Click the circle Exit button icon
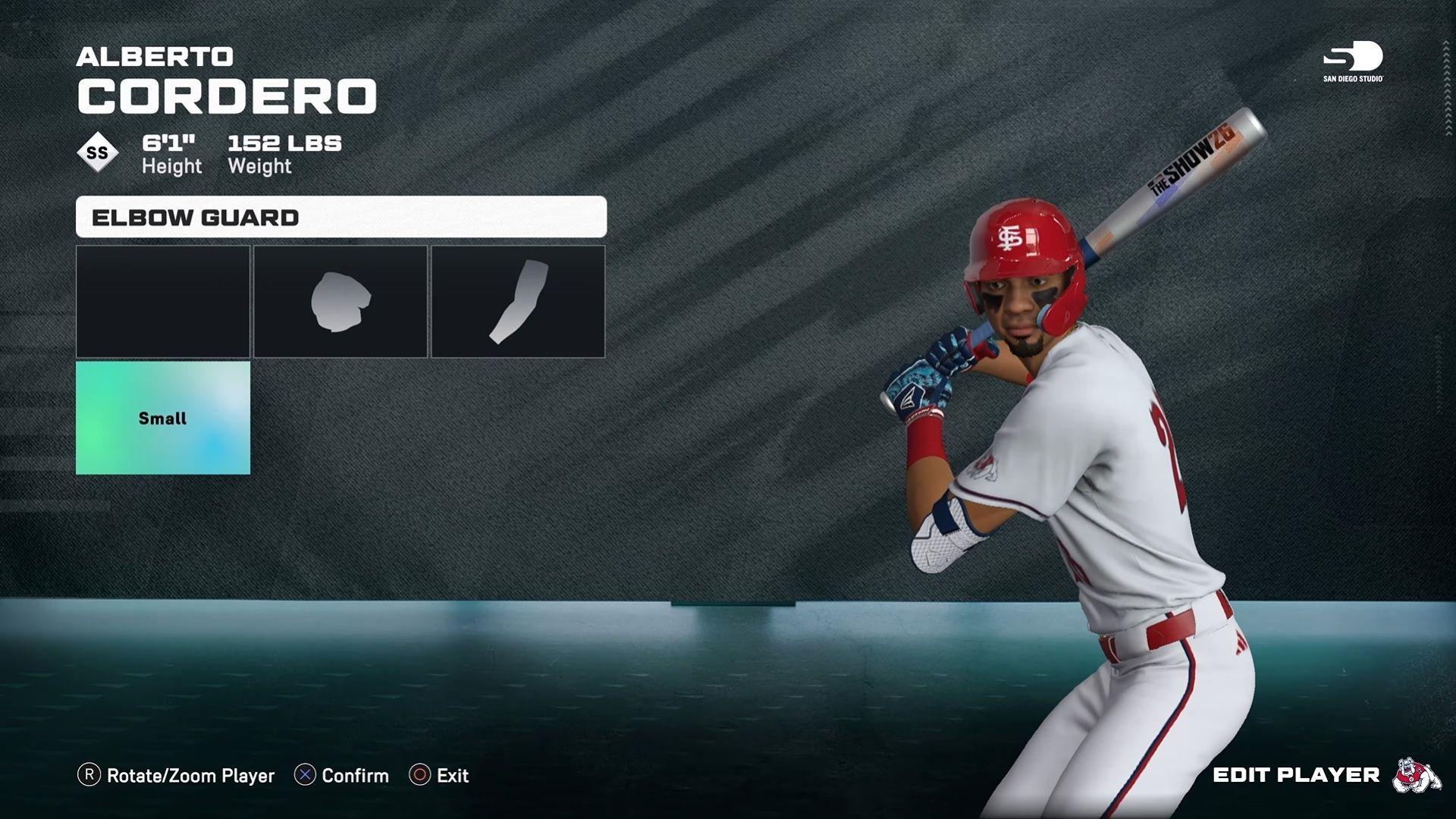 [x=419, y=776]
